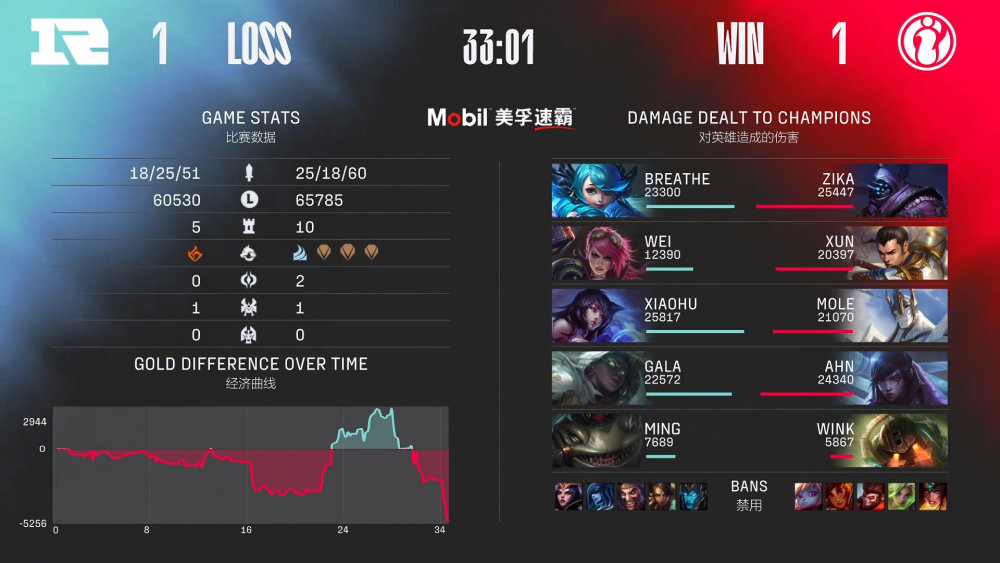1000x563 pixels.
Task: Select BREATHE's champion portrait
Action: (596, 190)
